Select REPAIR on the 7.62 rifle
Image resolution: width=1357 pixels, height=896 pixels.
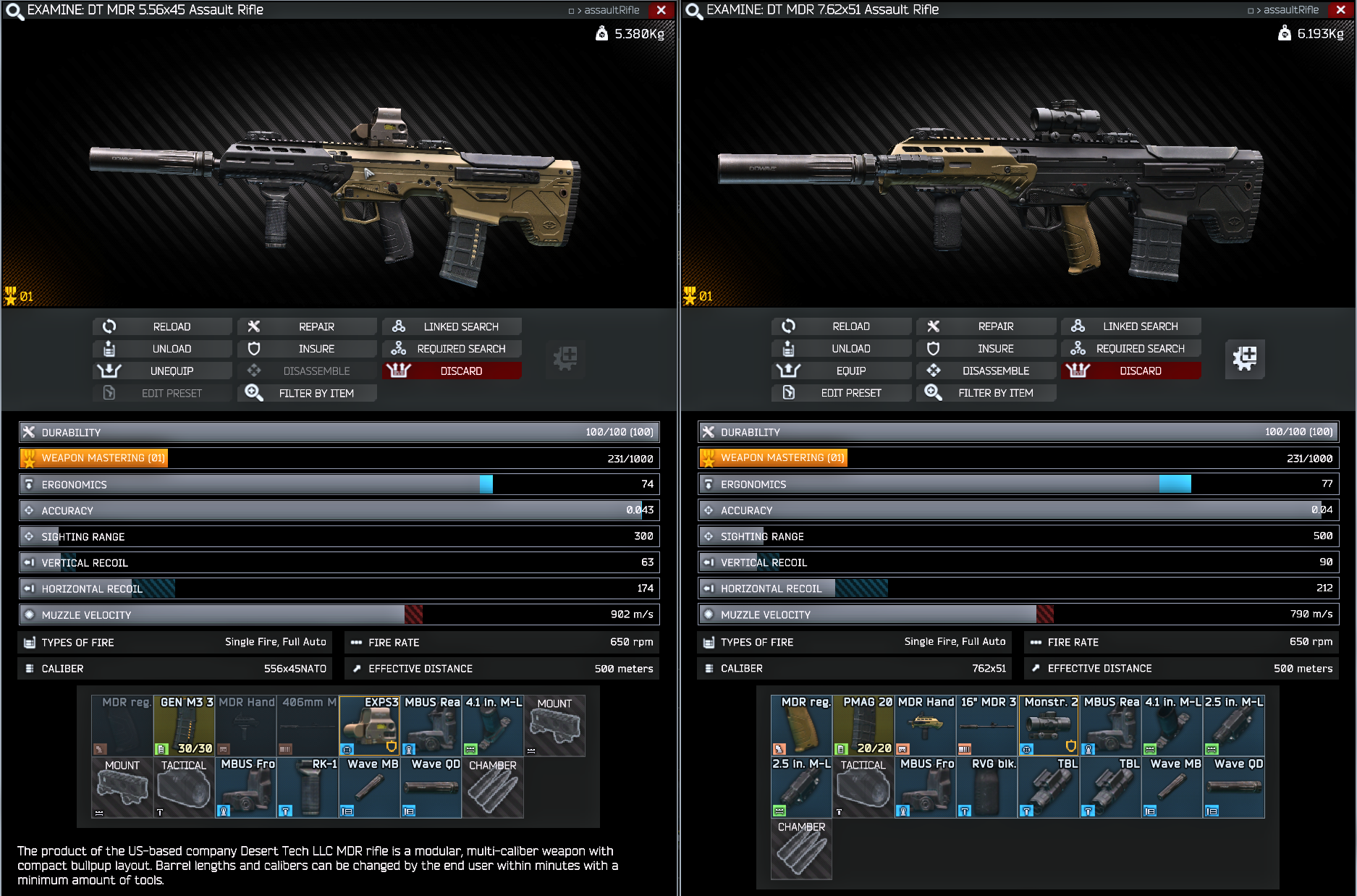pos(986,326)
